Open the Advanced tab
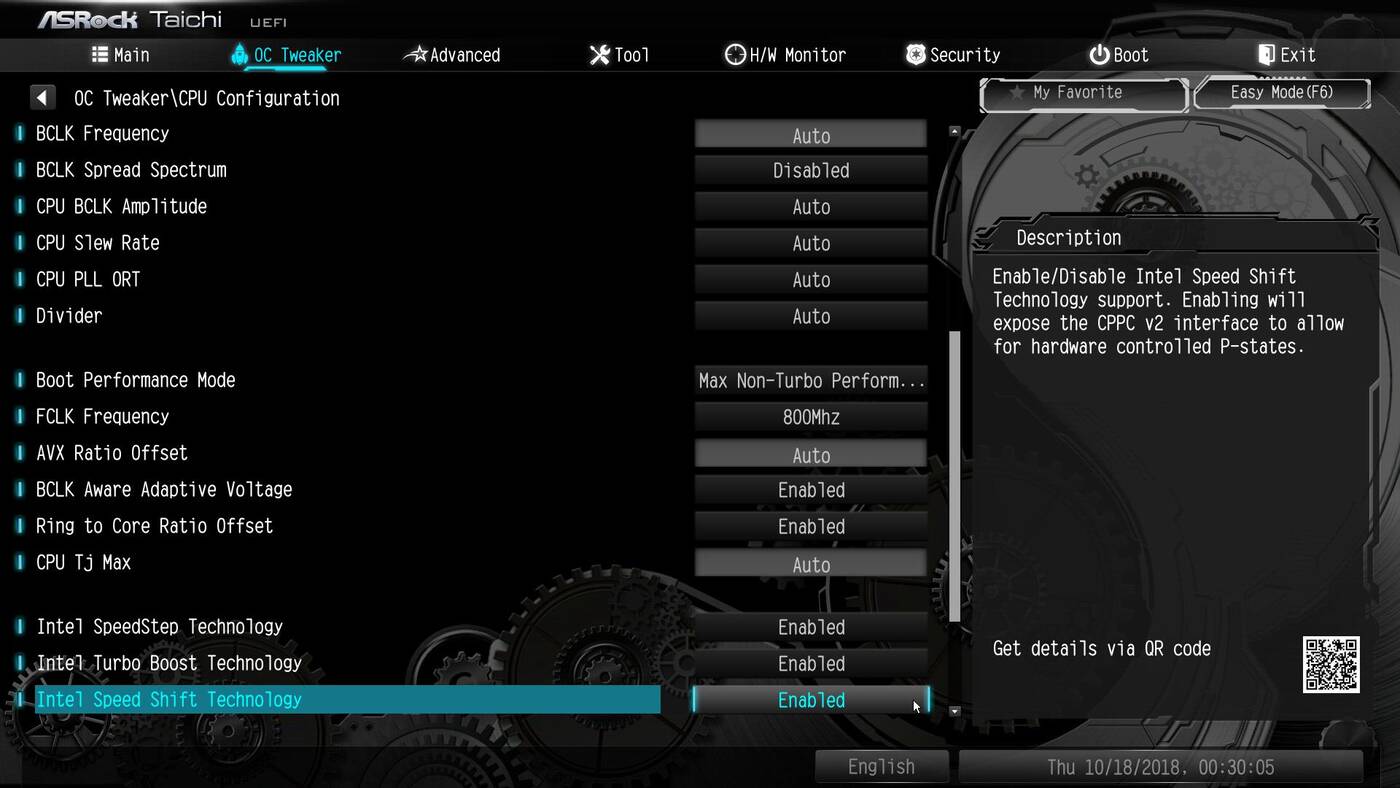 pyautogui.click(x=452, y=55)
